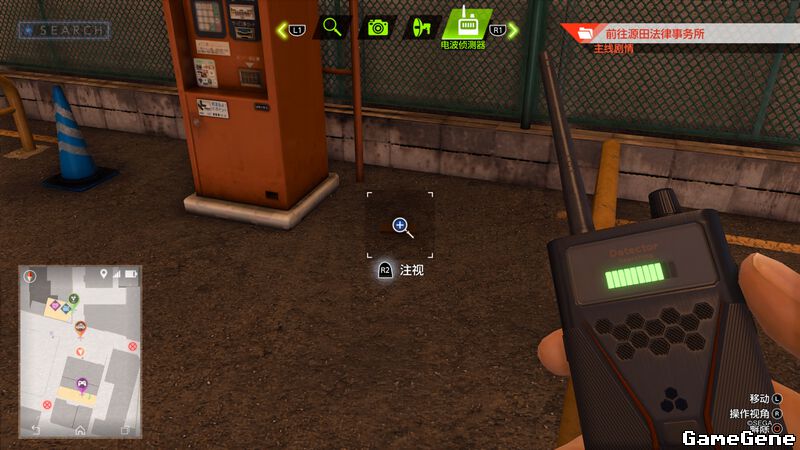This screenshot has width=800, height=450.
Task: Click the location pin icon on minimap
Action: [103, 273]
